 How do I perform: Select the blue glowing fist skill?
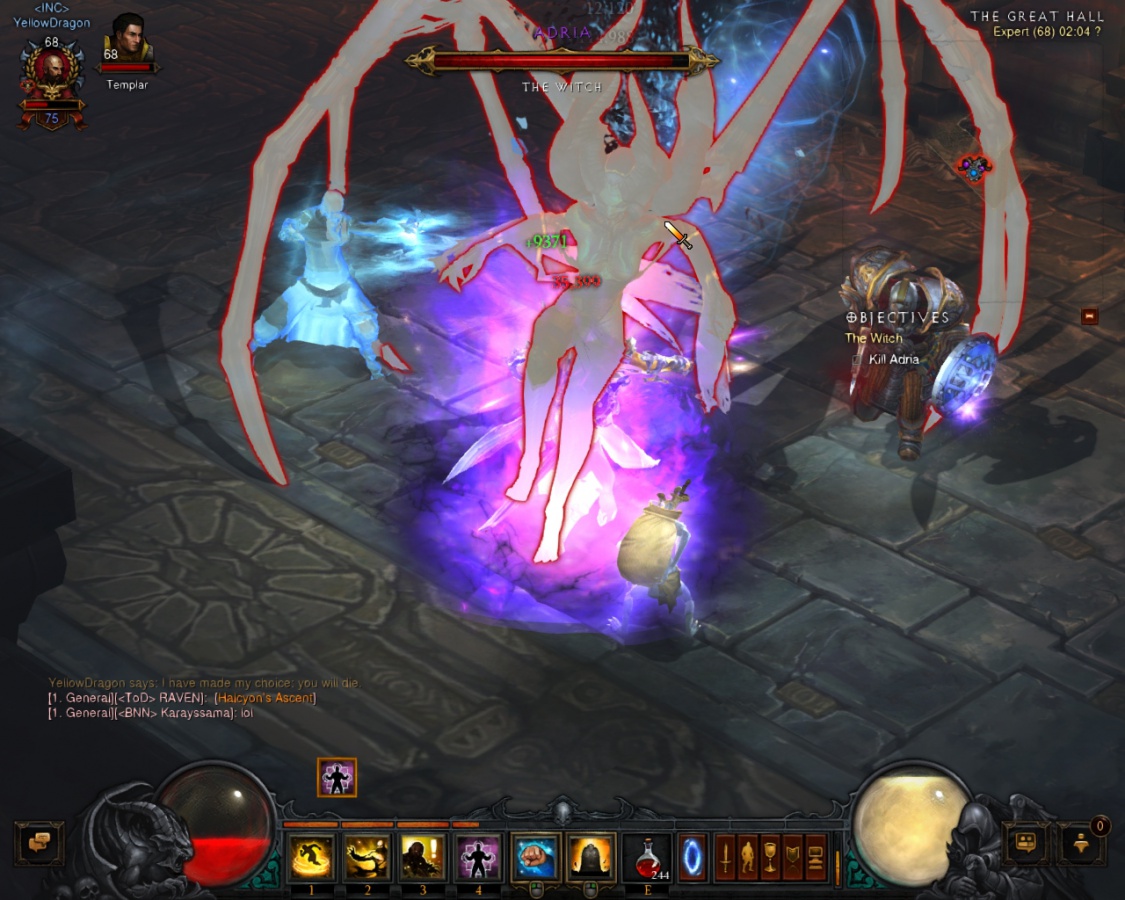[537, 857]
